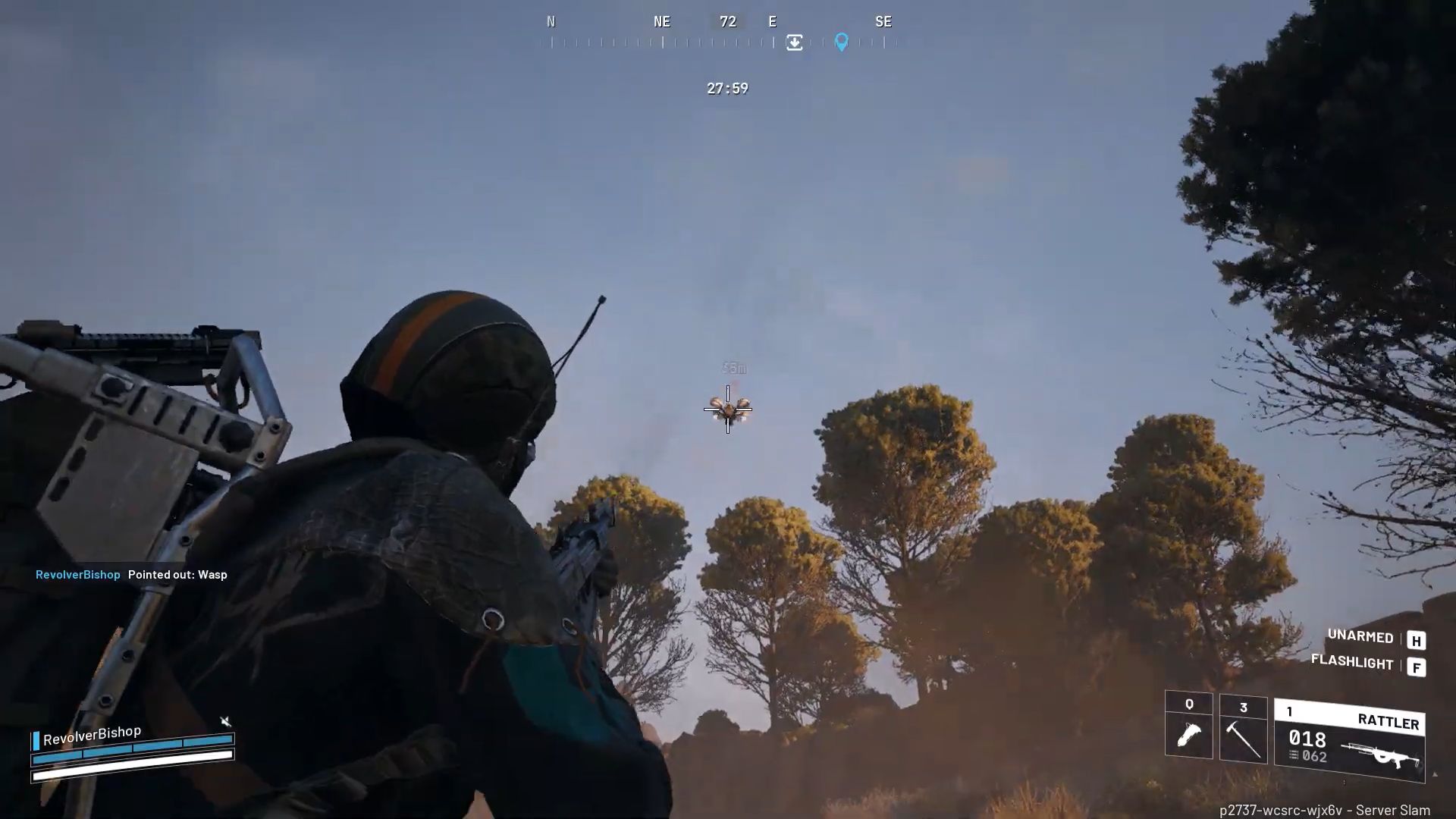This screenshot has width=1456, height=819.
Task: Click the NE heading on the compass
Action: pos(661,21)
